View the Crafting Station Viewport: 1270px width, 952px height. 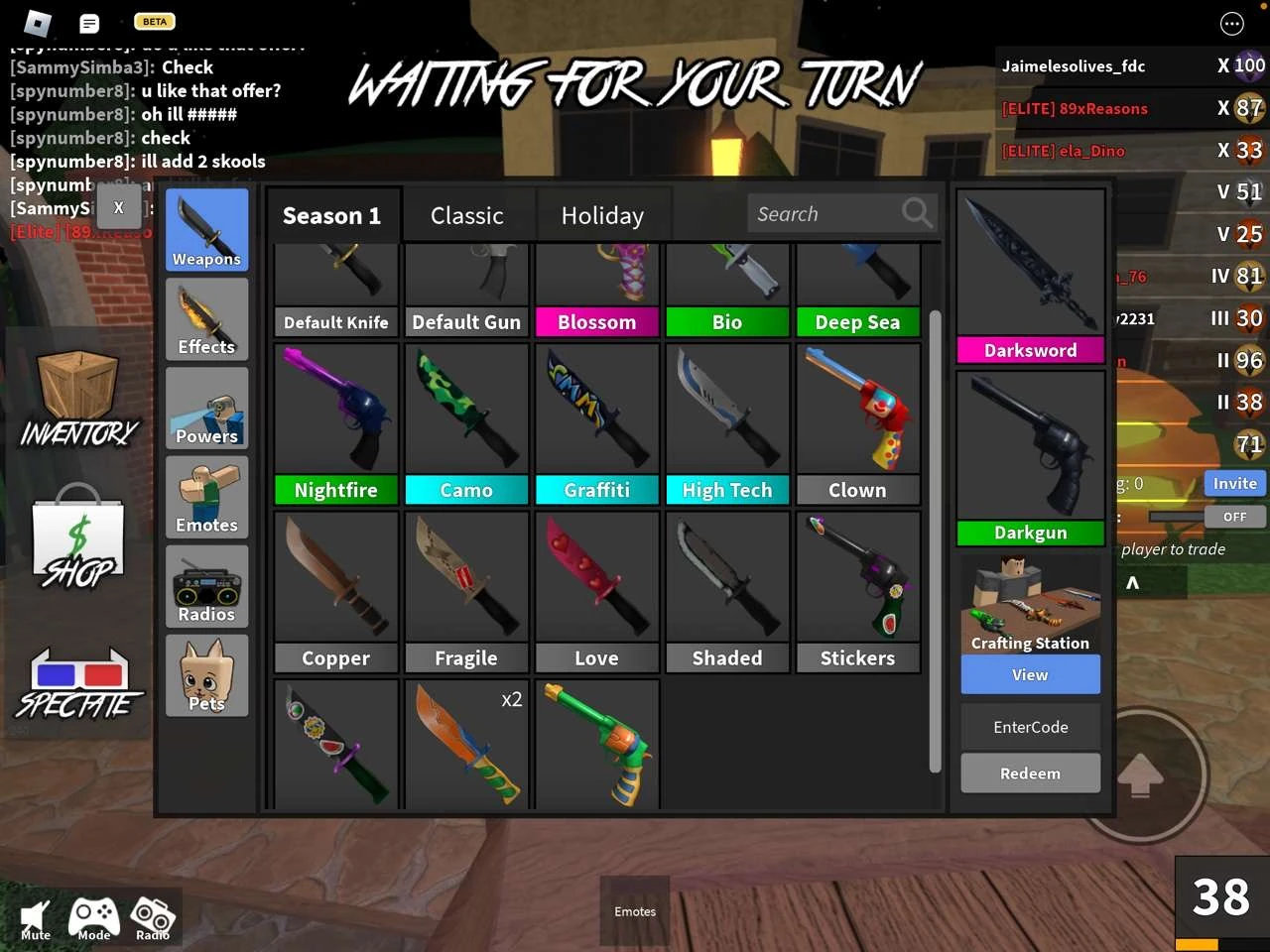1030,674
